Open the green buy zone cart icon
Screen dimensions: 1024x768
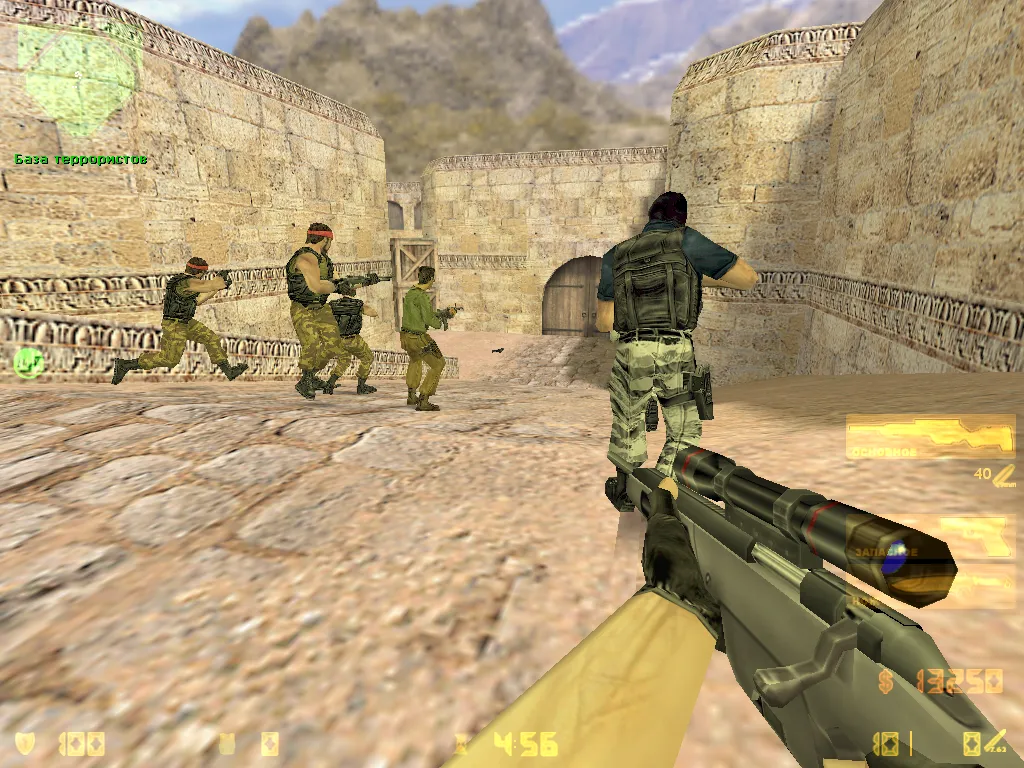28,362
